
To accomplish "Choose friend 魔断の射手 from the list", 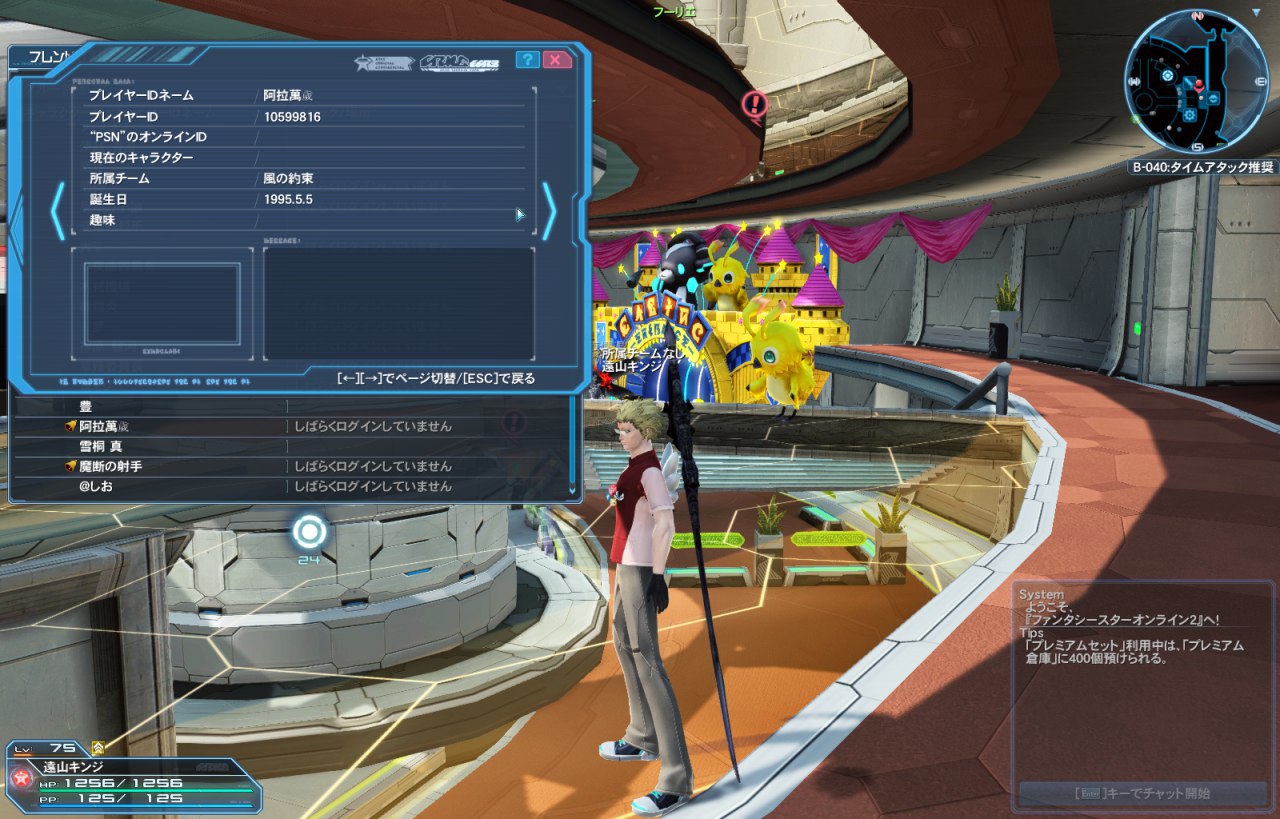I will pyautogui.click(x=111, y=466).
